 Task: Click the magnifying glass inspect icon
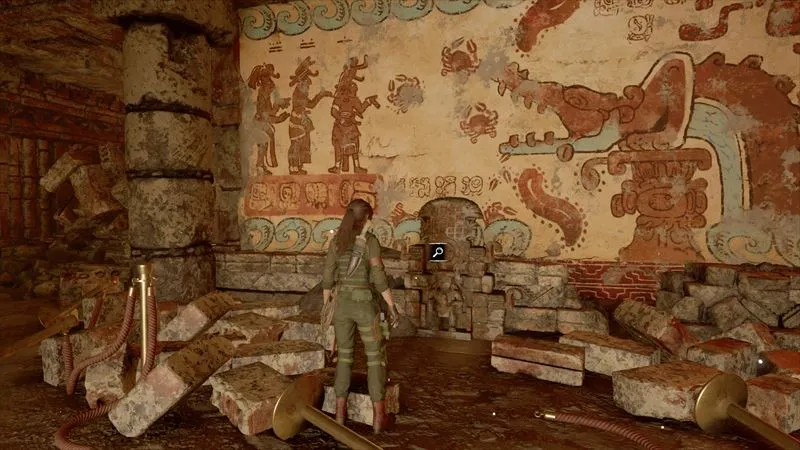[437, 253]
